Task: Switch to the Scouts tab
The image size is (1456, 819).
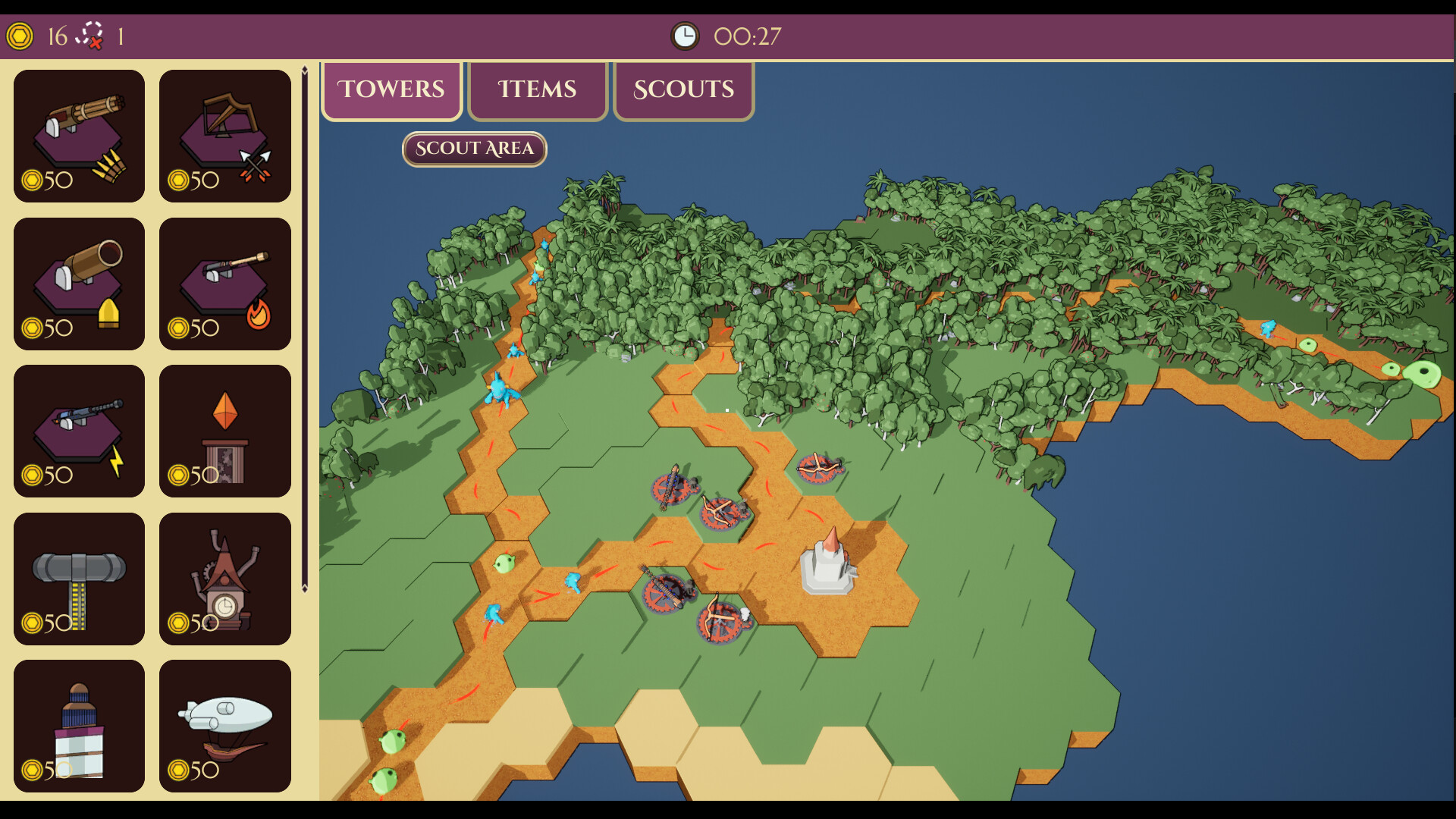Action: [683, 89]
